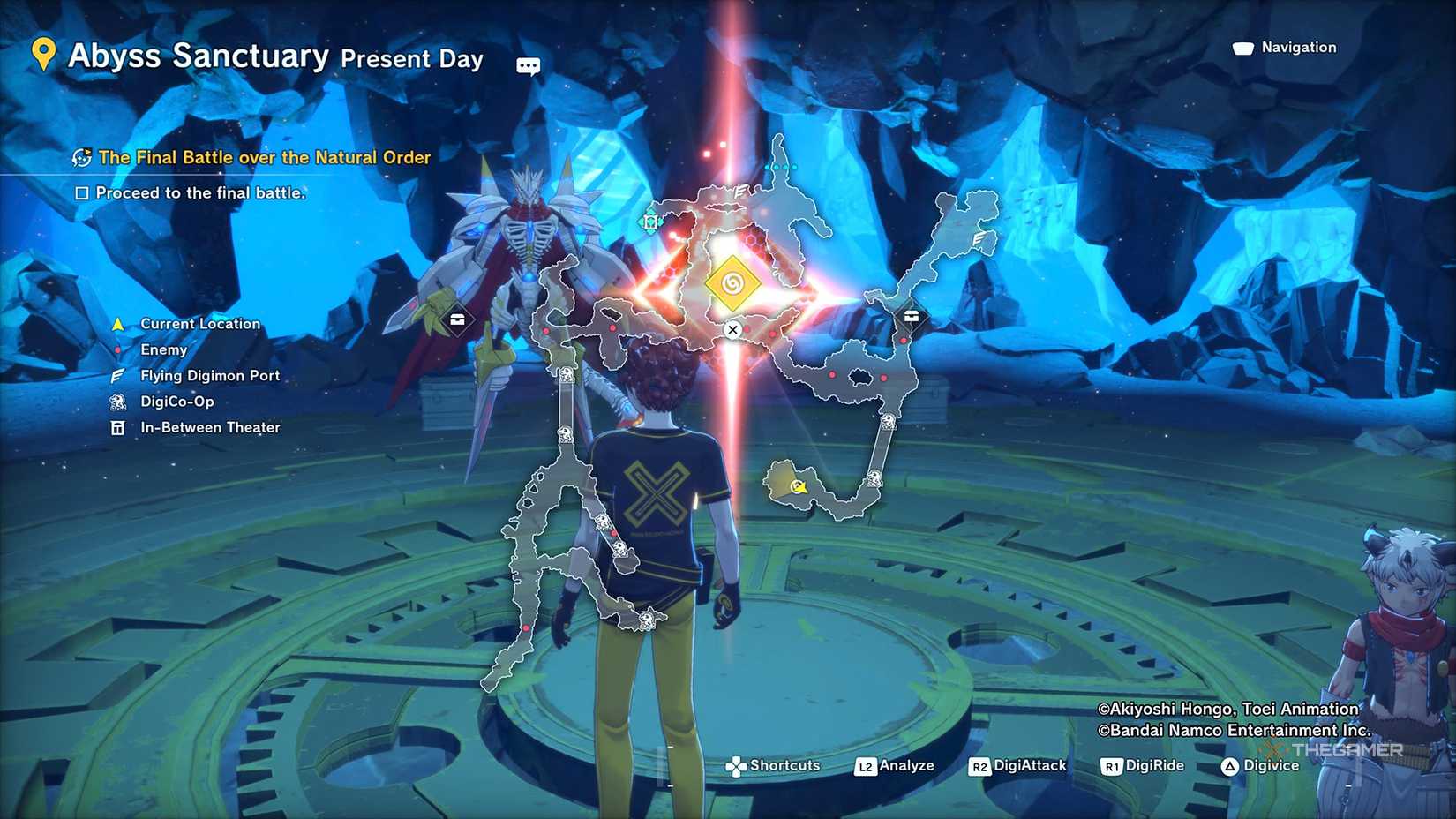The image size is (1456, 819).
Task: Select the teal marker on the map
Action: point(650,222)
